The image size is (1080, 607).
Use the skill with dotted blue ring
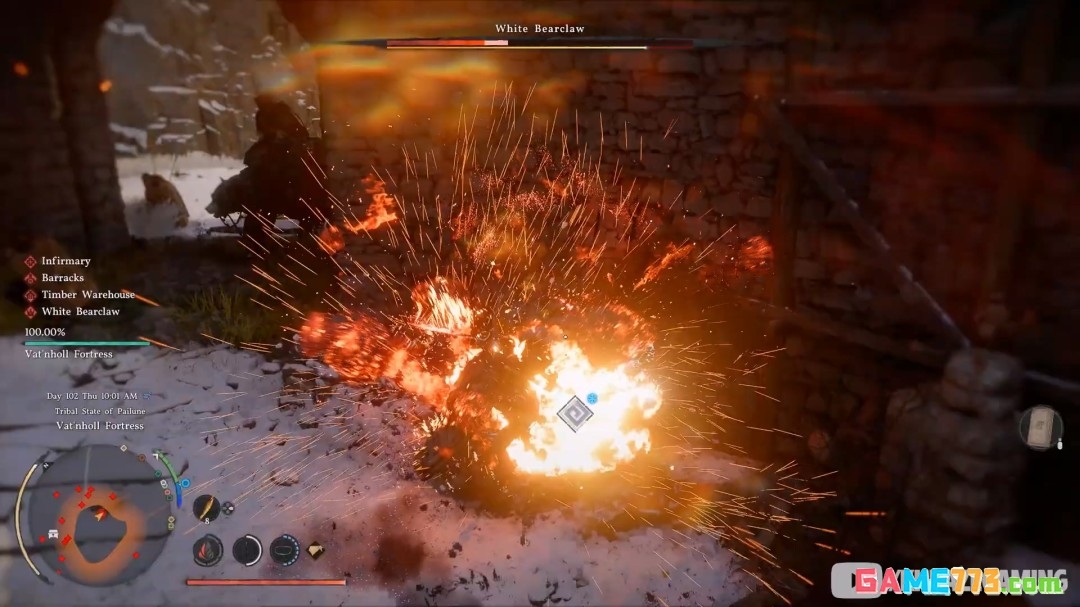pyautogui.click(x=284, y=549)
